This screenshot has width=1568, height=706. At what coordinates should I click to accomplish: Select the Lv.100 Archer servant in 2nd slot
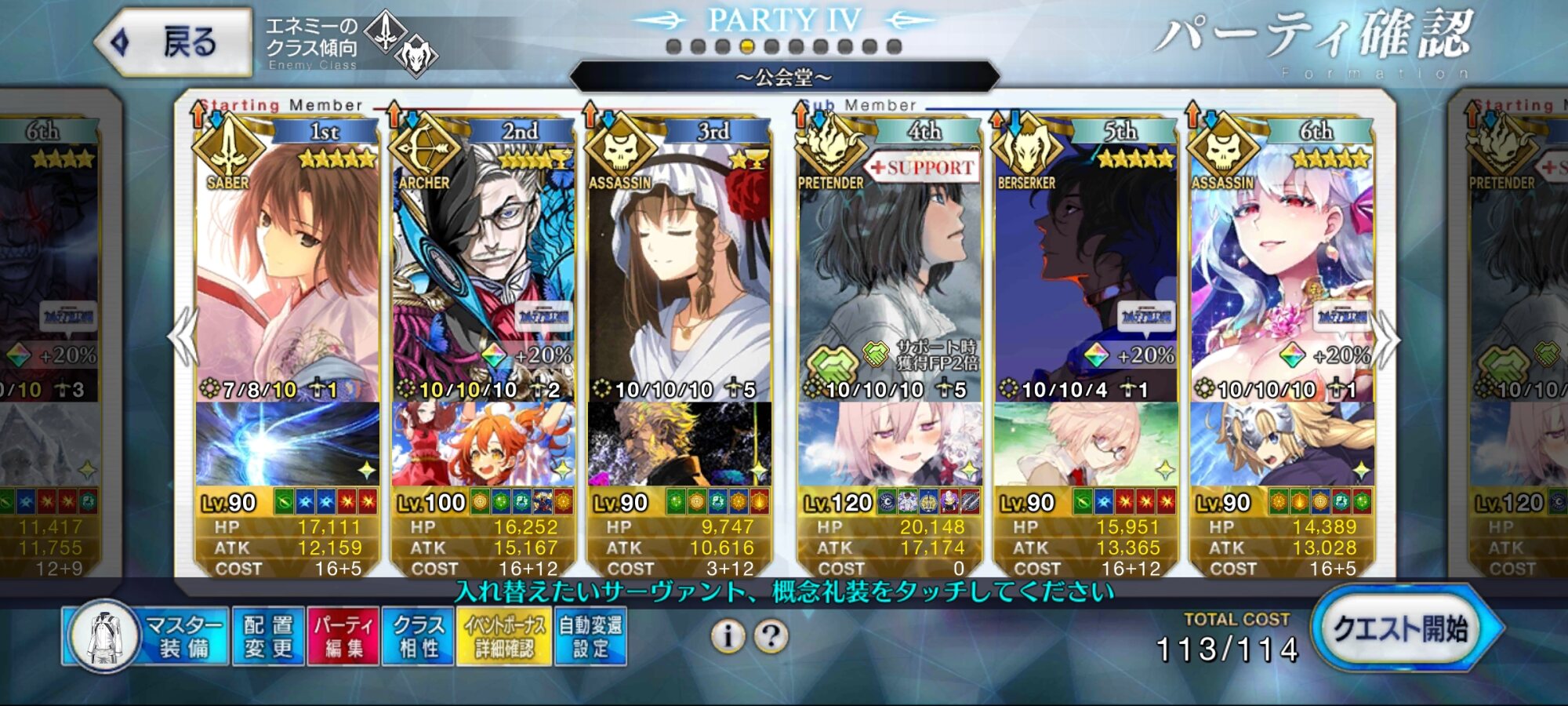pyautogui.click(x=483, y=267)
